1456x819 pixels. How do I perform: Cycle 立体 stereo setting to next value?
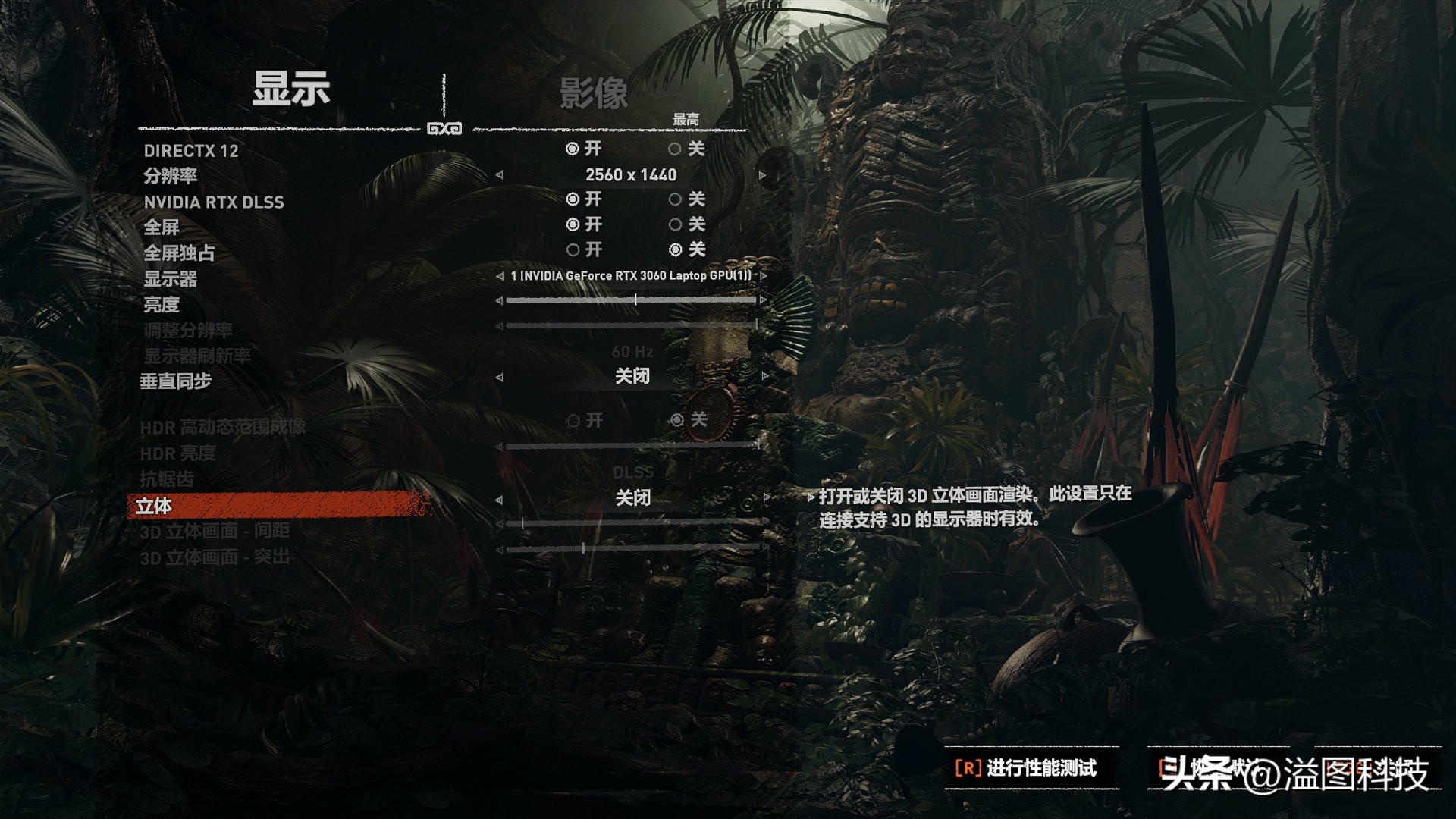[767, 499]
